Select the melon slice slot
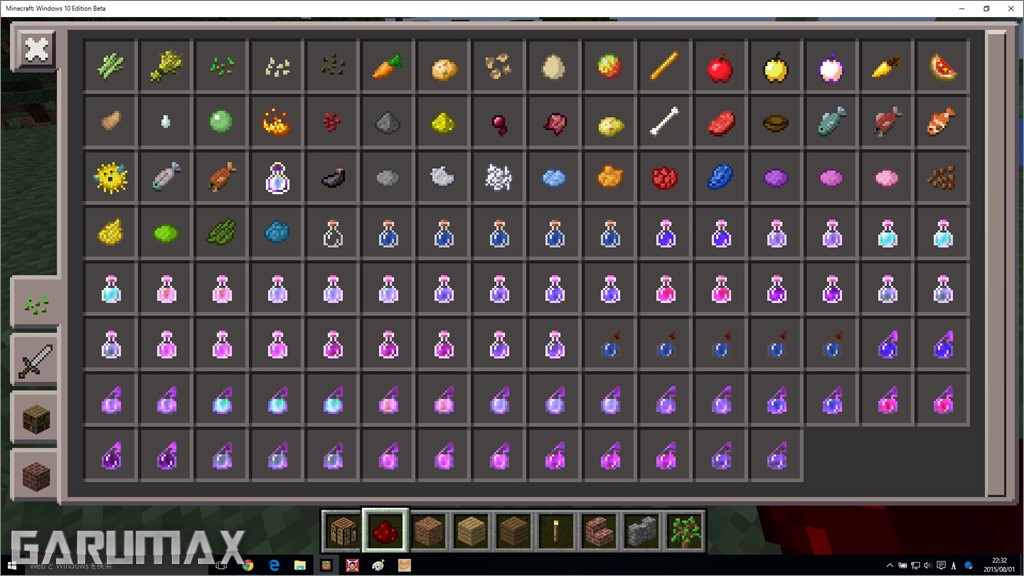This screenshot has height=576, width=1024. click(941, 68)
